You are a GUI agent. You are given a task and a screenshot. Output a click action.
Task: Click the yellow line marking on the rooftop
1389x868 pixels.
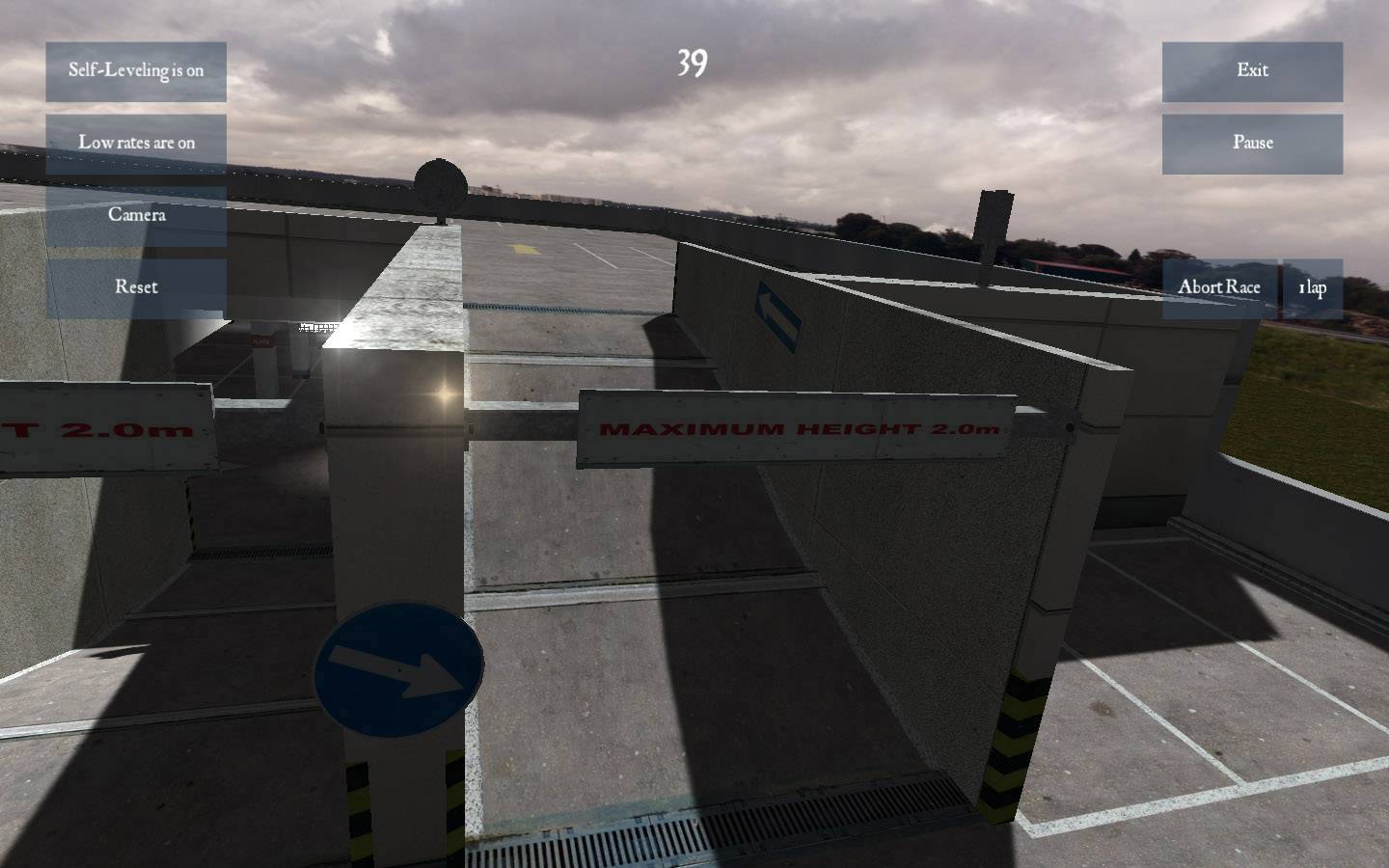click(522, 248)
